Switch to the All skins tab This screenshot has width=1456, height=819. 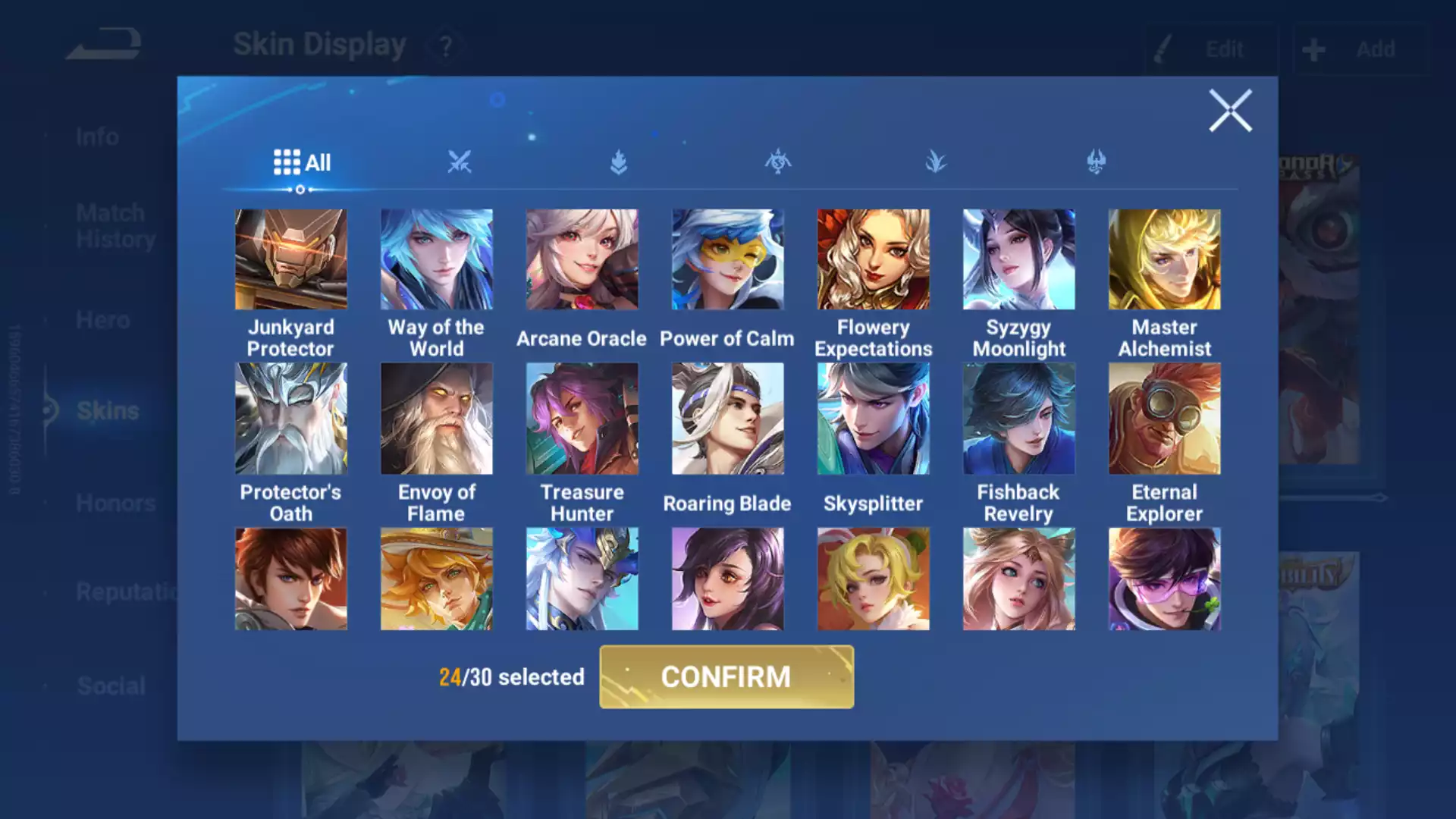pyautogui.click(x=302, y=162)
